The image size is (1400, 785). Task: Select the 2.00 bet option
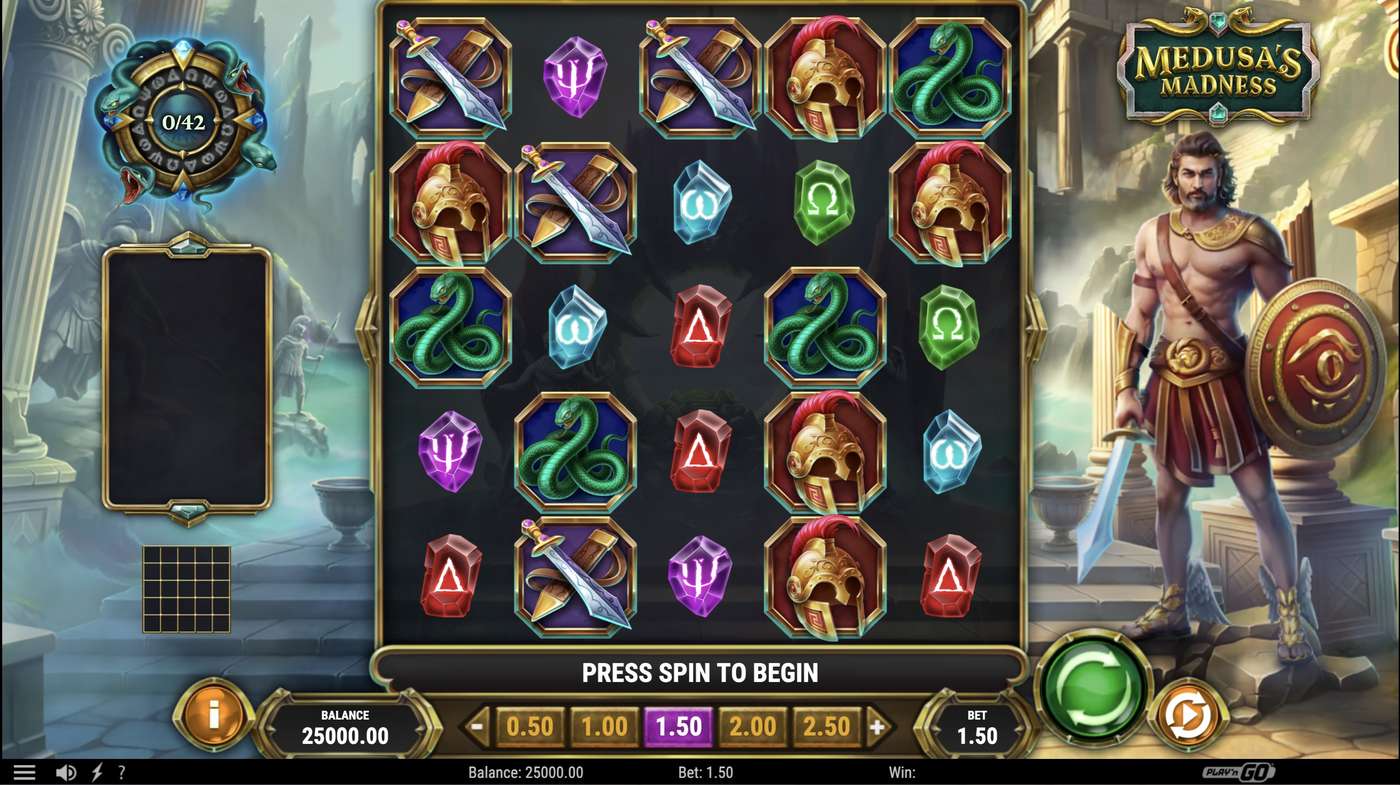[753, 727]
